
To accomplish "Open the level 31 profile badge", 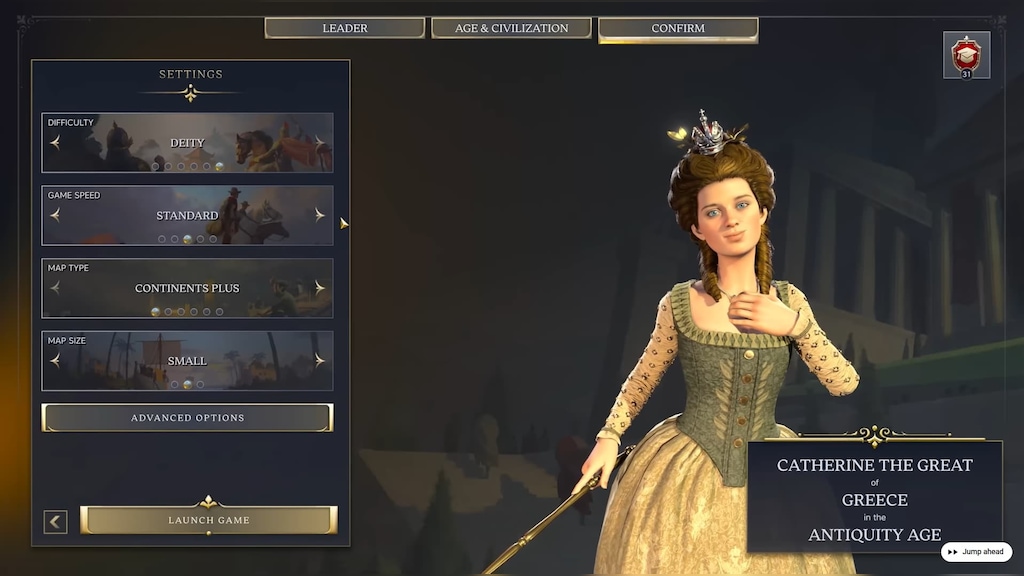I will (x=966, y=55).
